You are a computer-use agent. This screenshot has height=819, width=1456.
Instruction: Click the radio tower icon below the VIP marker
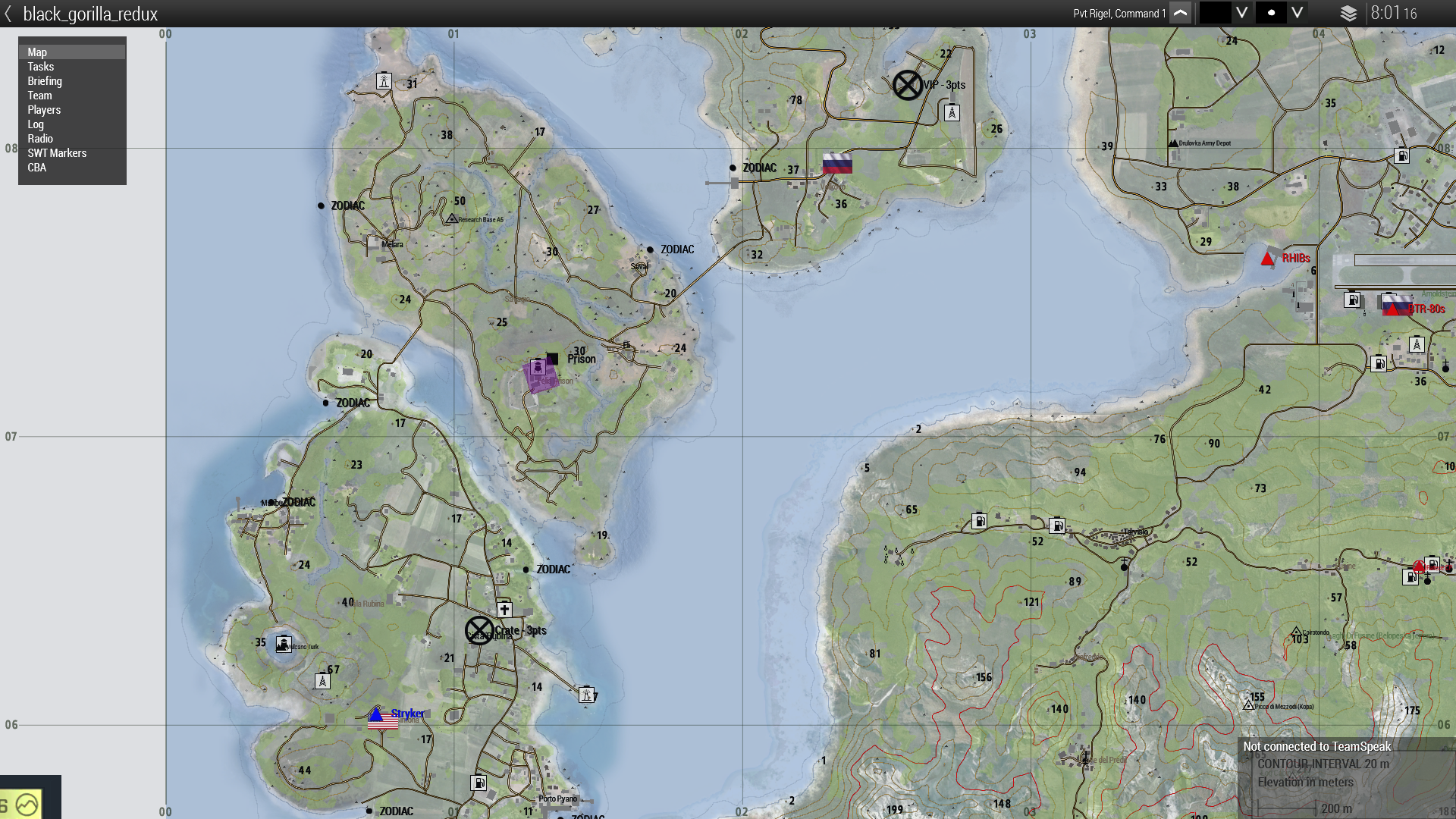[950, 112]
